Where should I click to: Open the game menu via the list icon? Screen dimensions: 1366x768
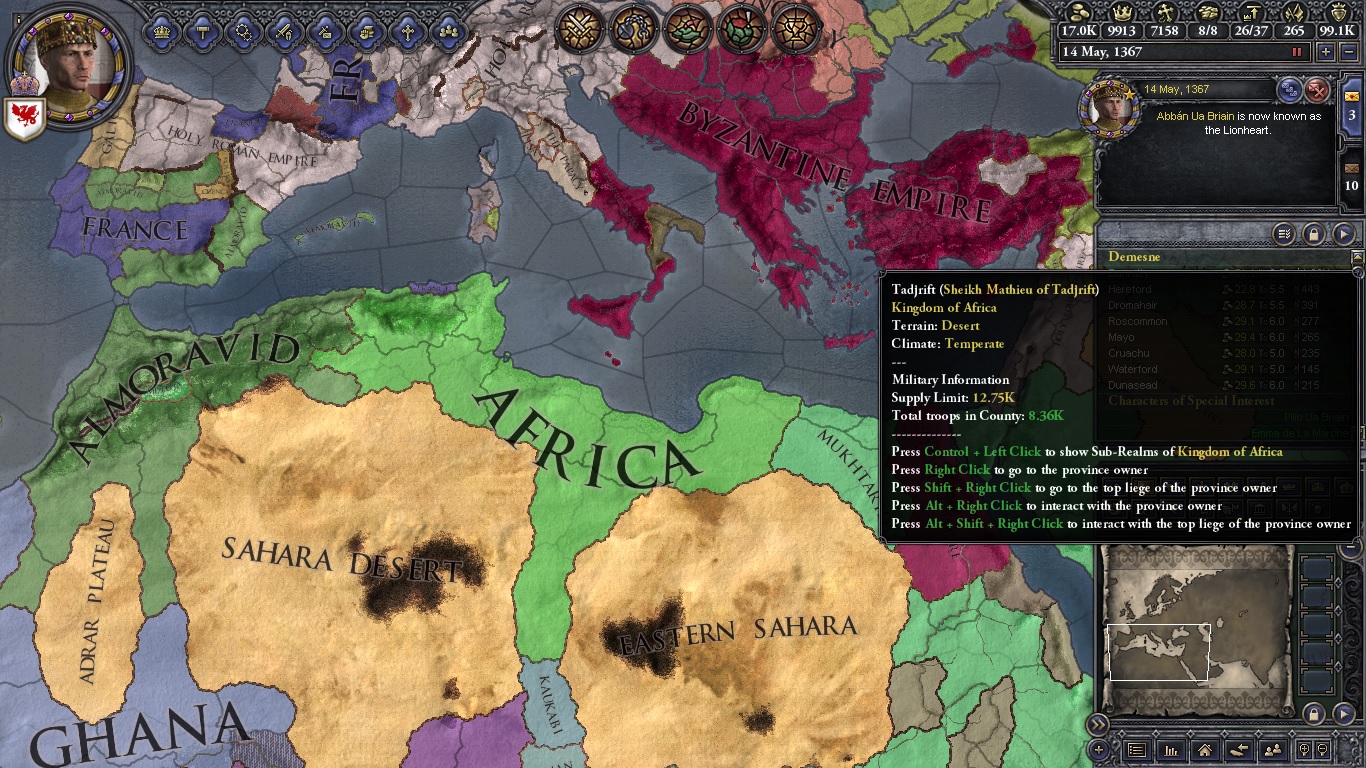tap(1137, 750)
